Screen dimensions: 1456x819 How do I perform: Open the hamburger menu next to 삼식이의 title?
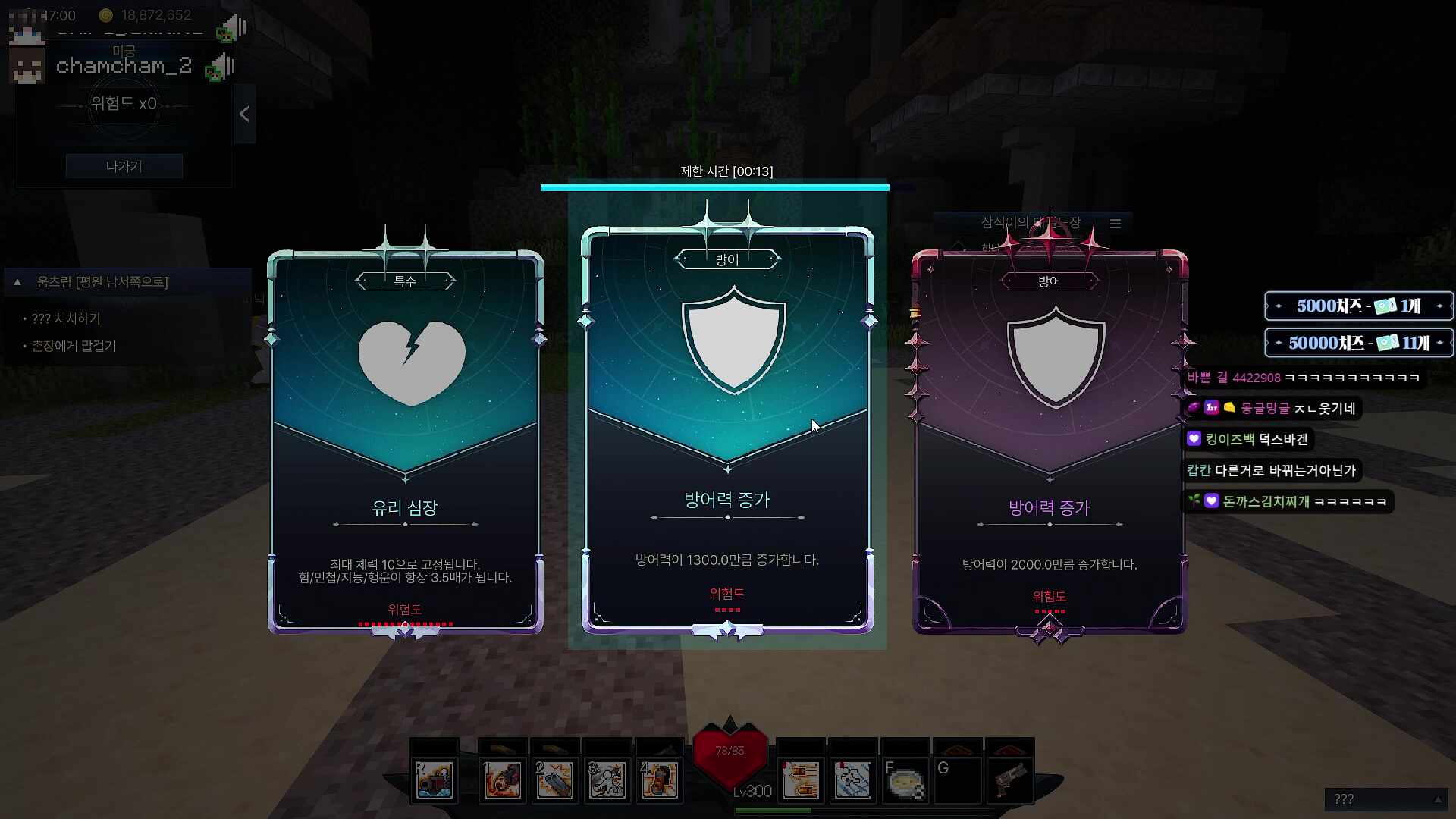pos(1116,224)
